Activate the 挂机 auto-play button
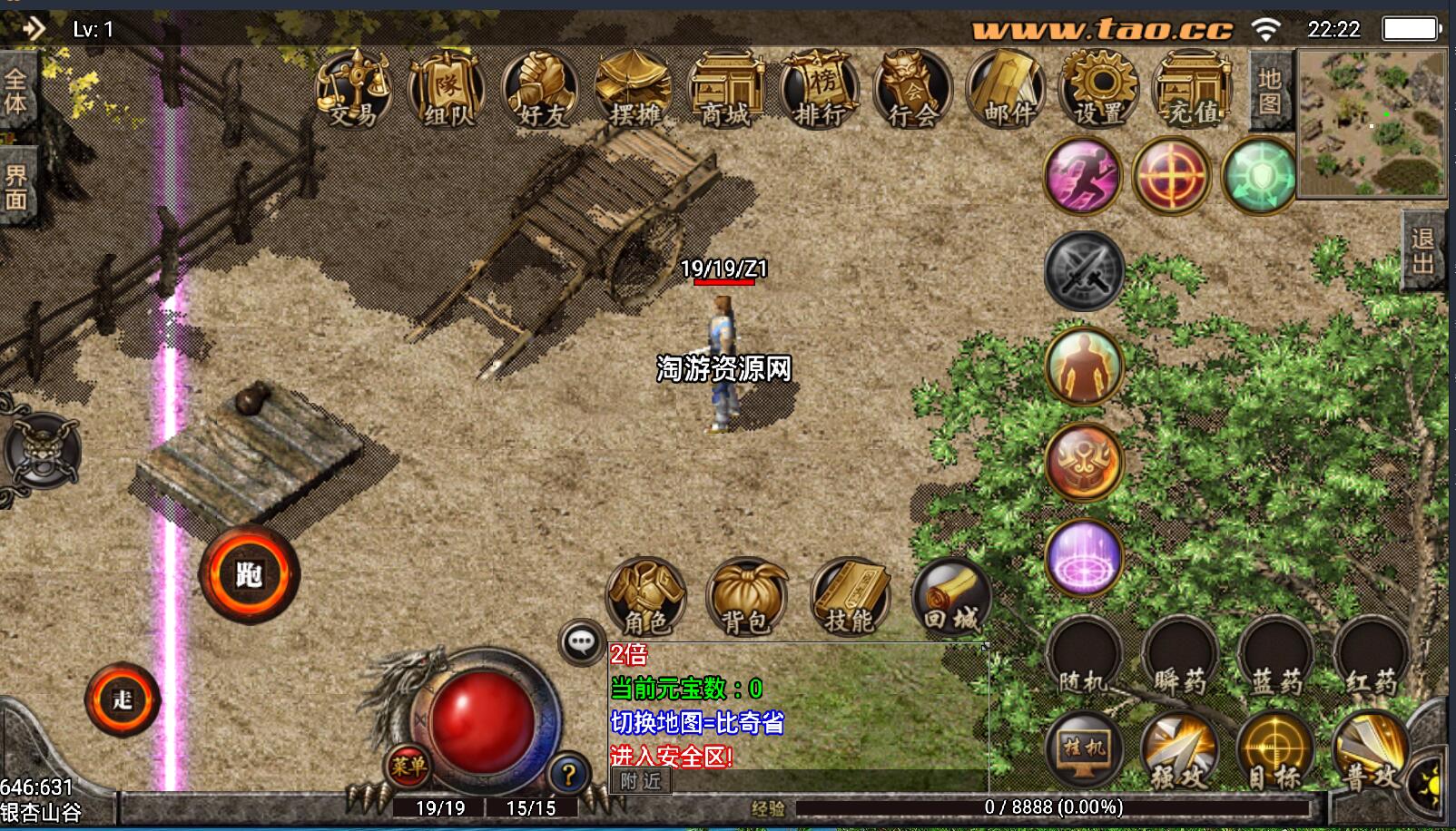The image size is (1456, 831). point(1084,749)
